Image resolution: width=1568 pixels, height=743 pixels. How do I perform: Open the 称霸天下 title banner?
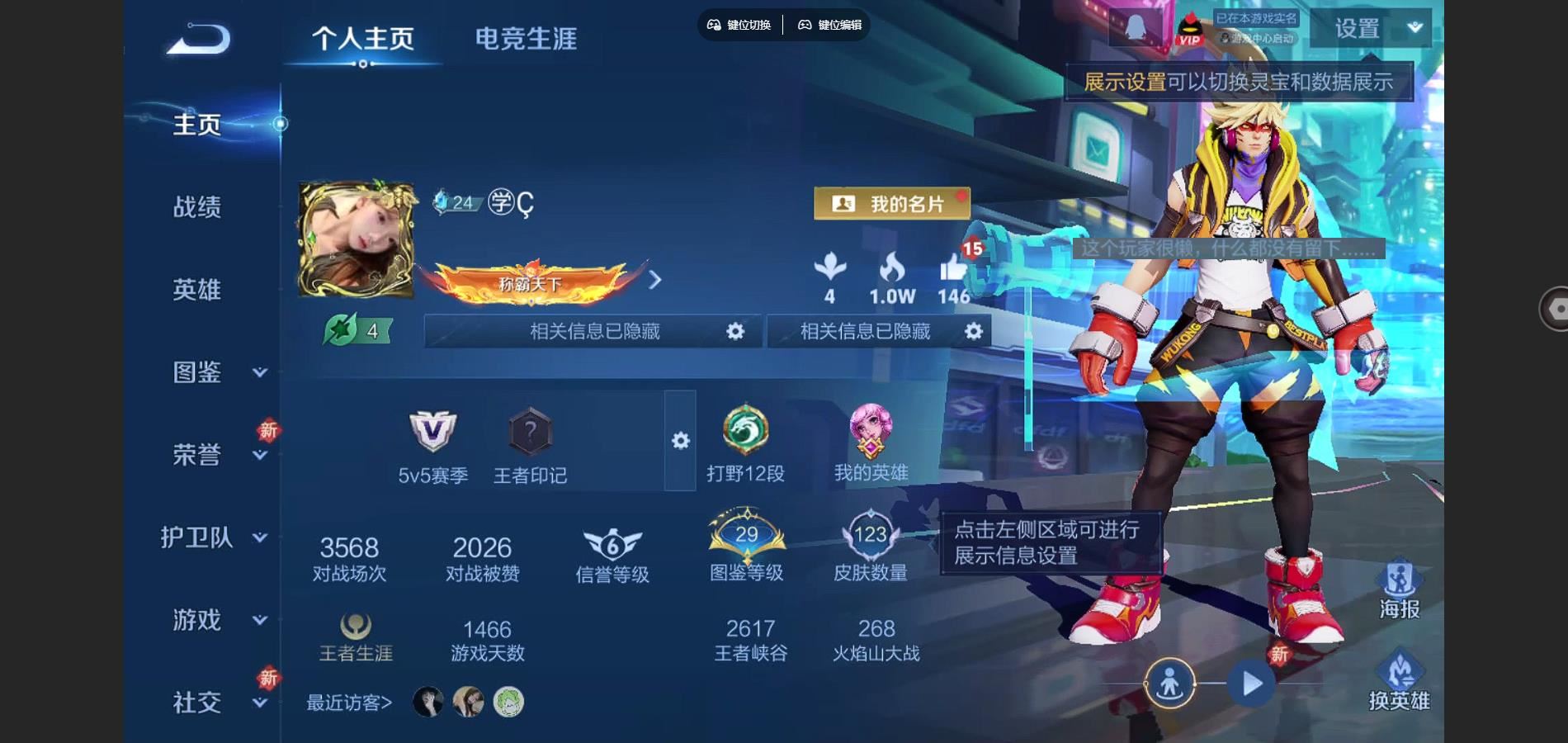[531, 282]
